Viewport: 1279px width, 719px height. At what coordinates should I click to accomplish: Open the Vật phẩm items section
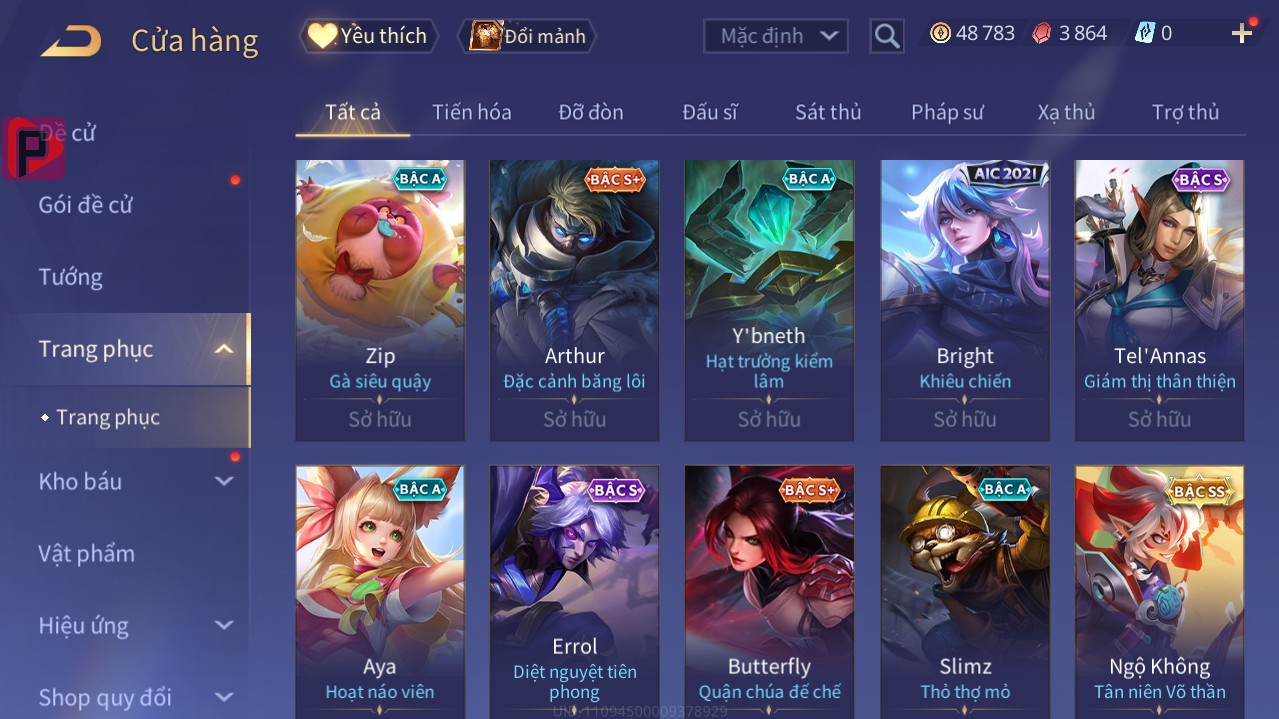click(87, 553)
